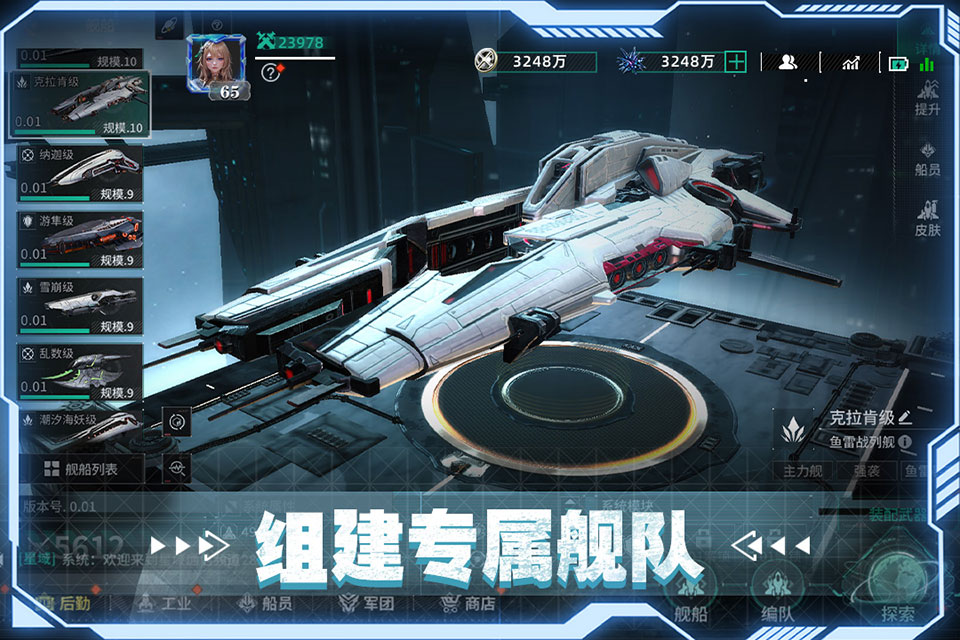Image resolution: width=960 pixels, height=640 pixels.
Task: Pick the 雪崩级 ship entry
Action: pos(80,306)
